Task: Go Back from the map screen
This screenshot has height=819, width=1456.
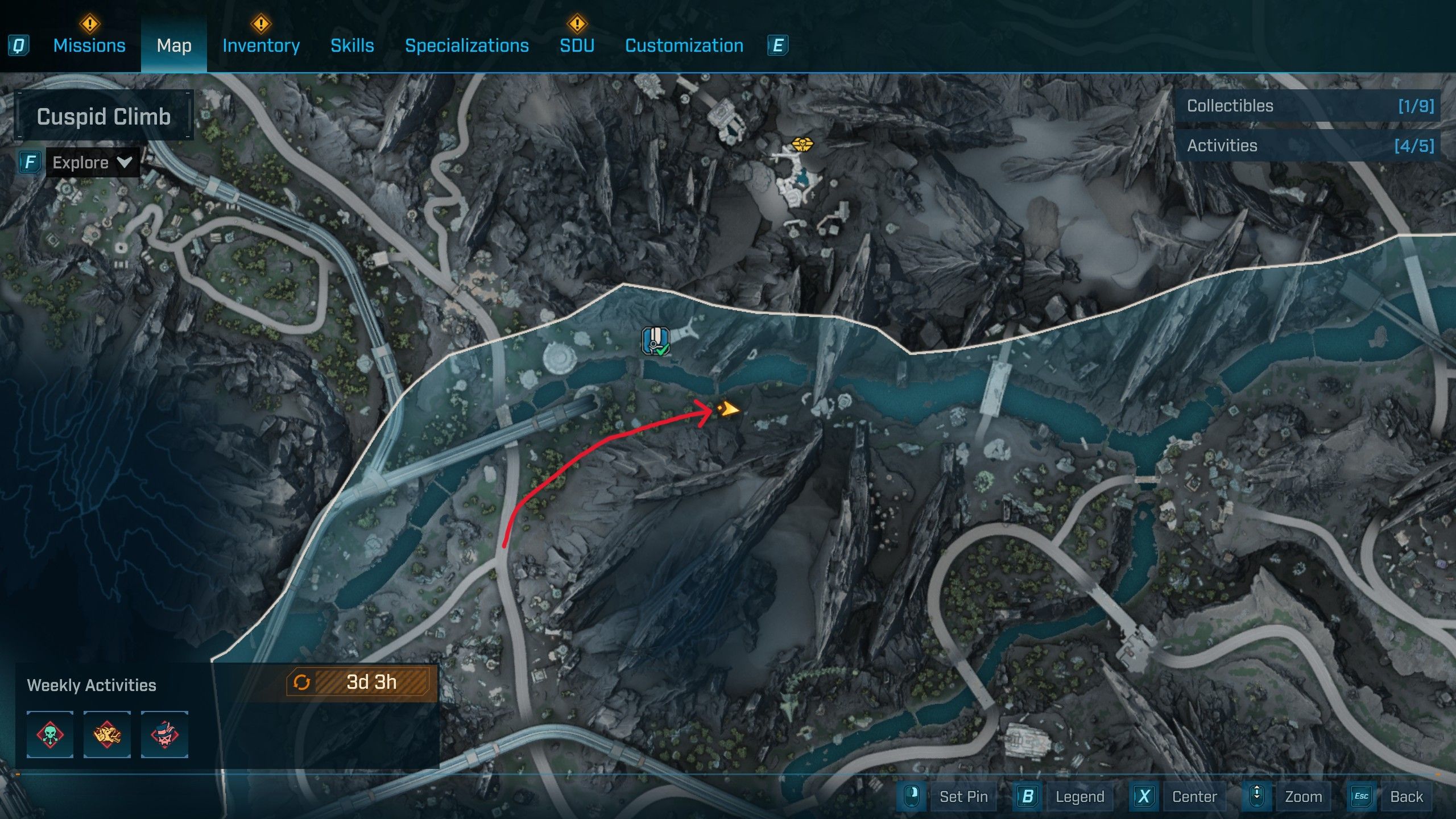Action: [x=1406, y=796]
